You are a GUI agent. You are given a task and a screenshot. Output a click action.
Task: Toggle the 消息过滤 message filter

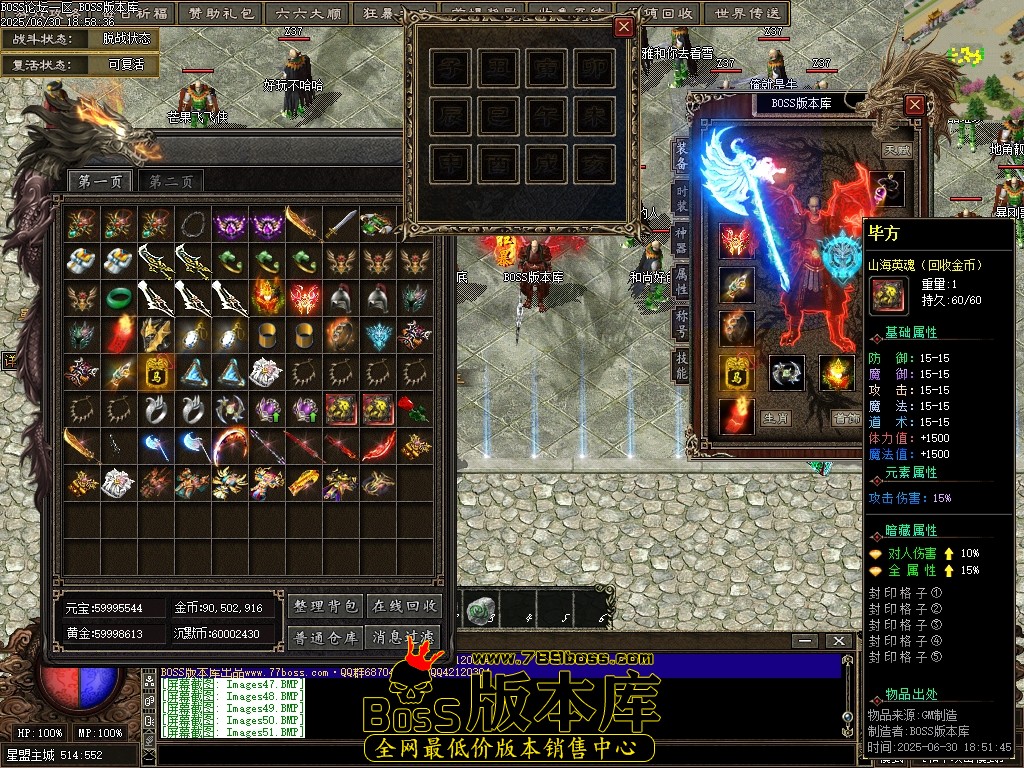(405, 637)
